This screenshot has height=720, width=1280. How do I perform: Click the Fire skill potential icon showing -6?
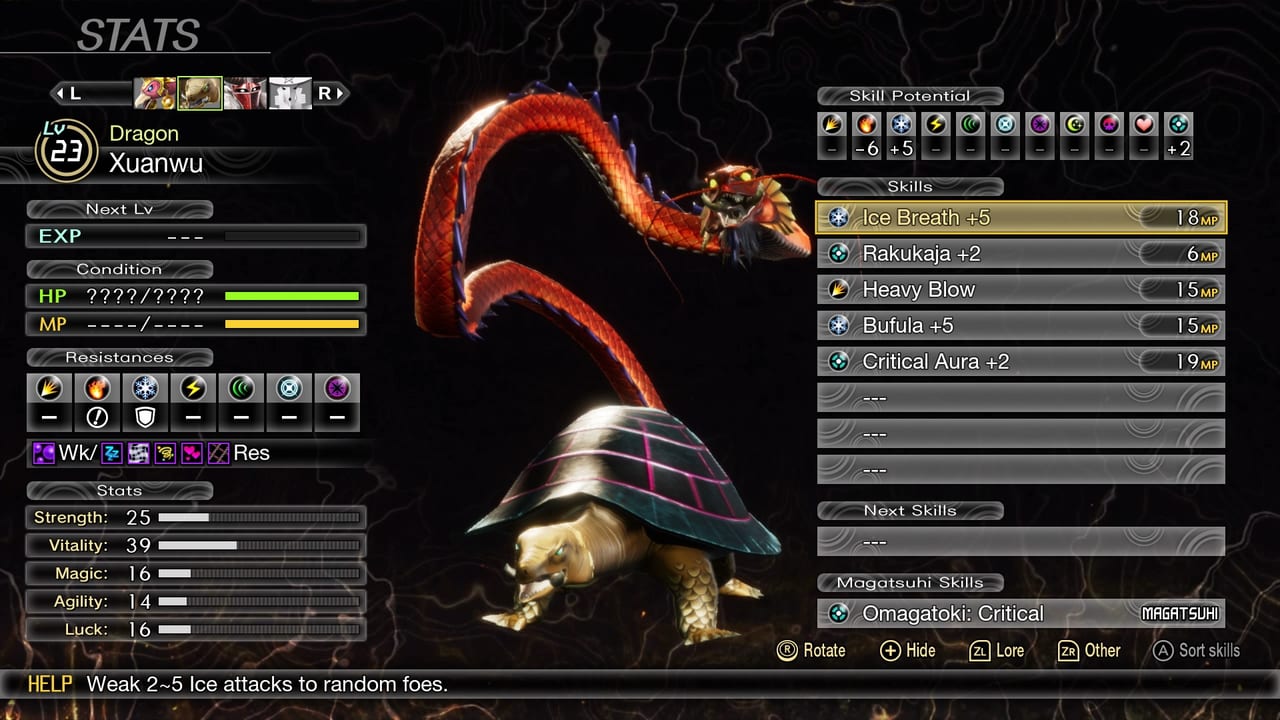click(865, 127)
